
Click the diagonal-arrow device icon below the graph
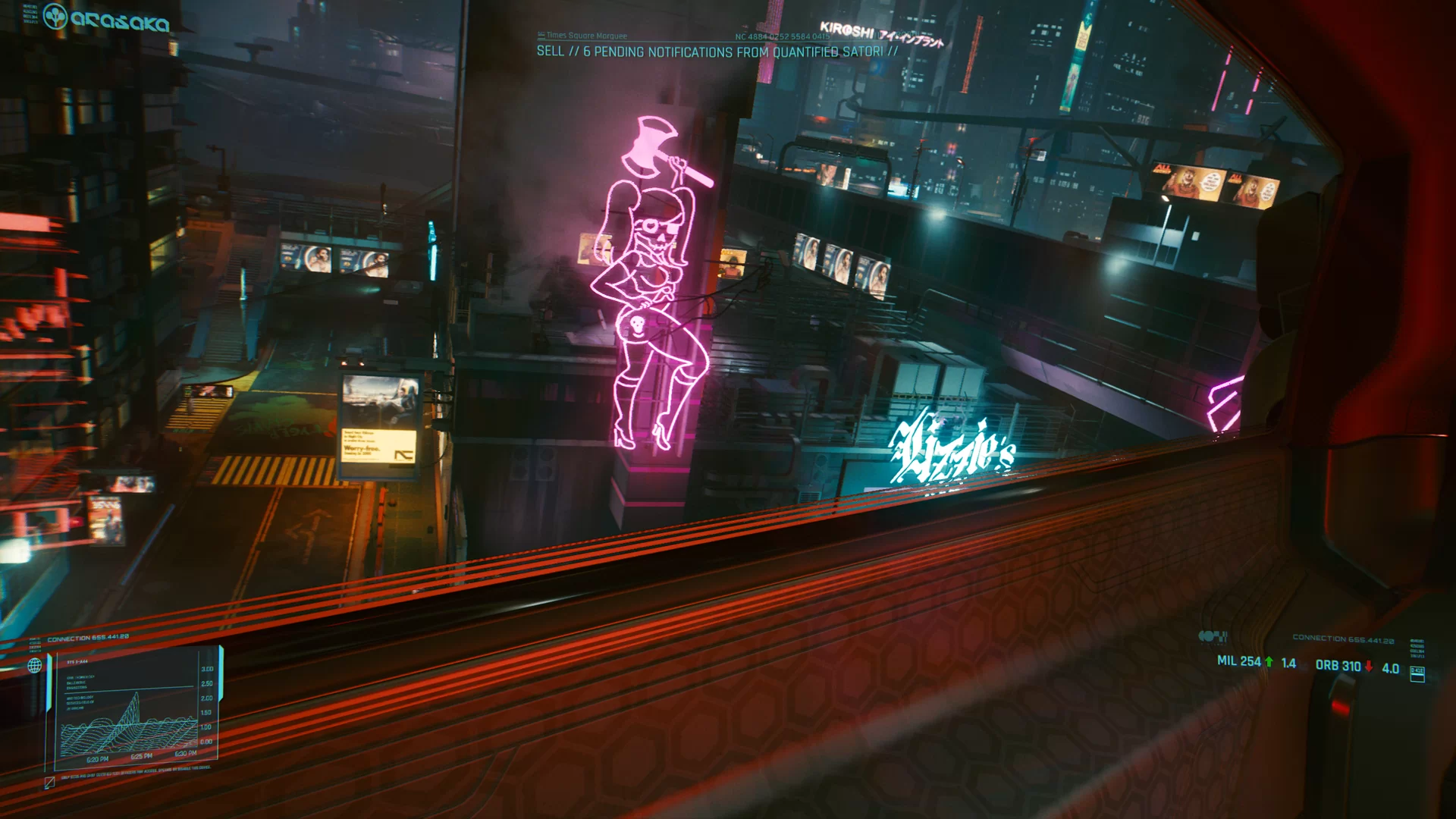[x=49, y=783]
